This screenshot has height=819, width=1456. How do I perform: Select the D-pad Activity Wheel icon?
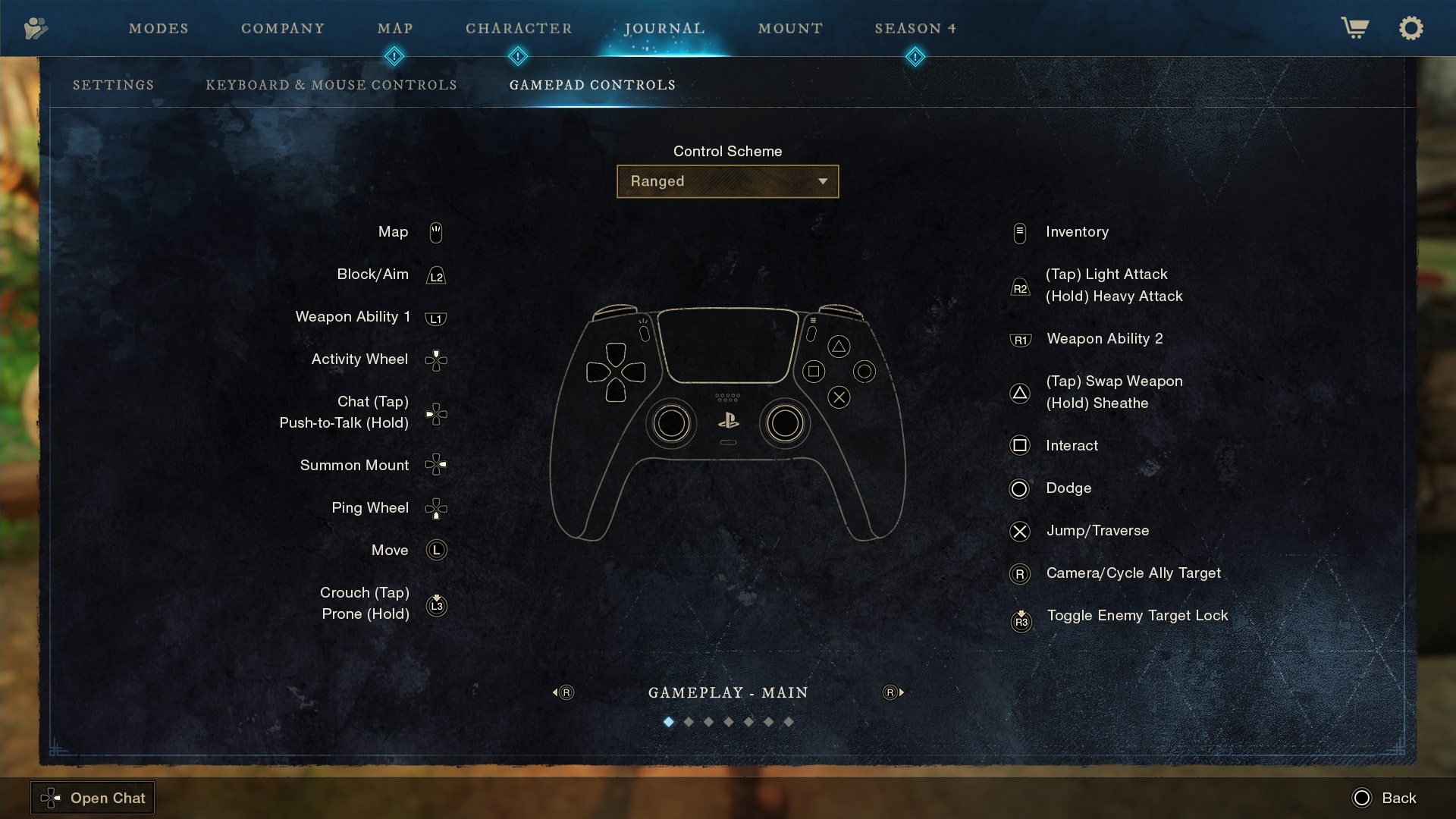[x=436, y=360]
